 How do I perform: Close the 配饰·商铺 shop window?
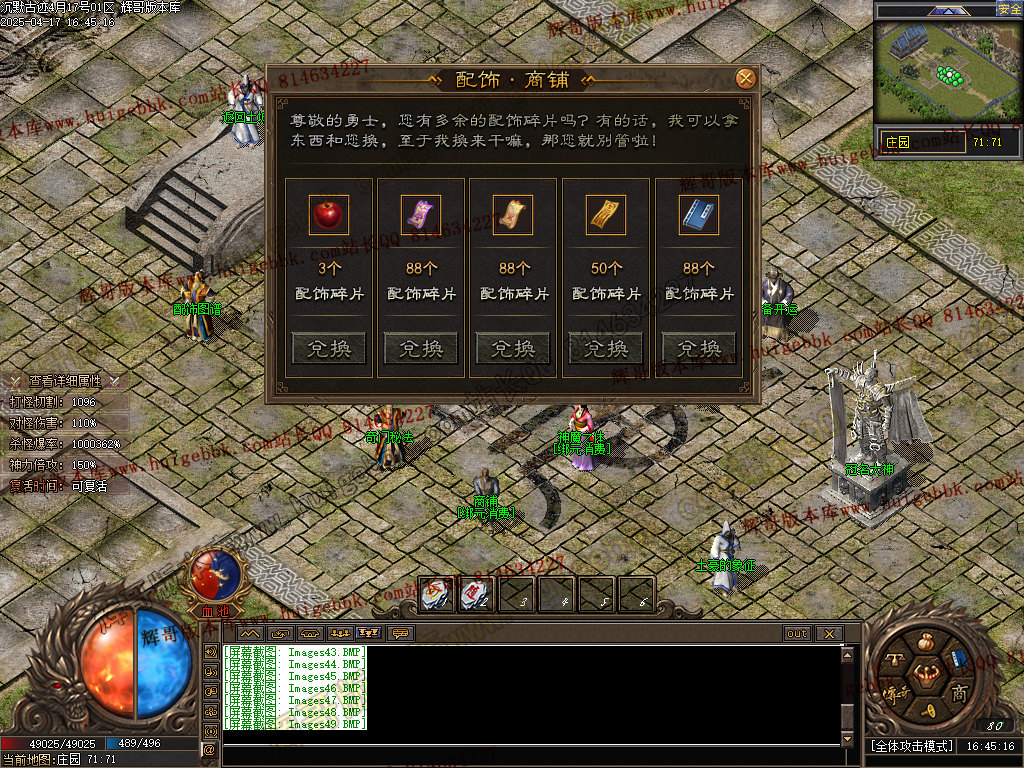[745, 79]
